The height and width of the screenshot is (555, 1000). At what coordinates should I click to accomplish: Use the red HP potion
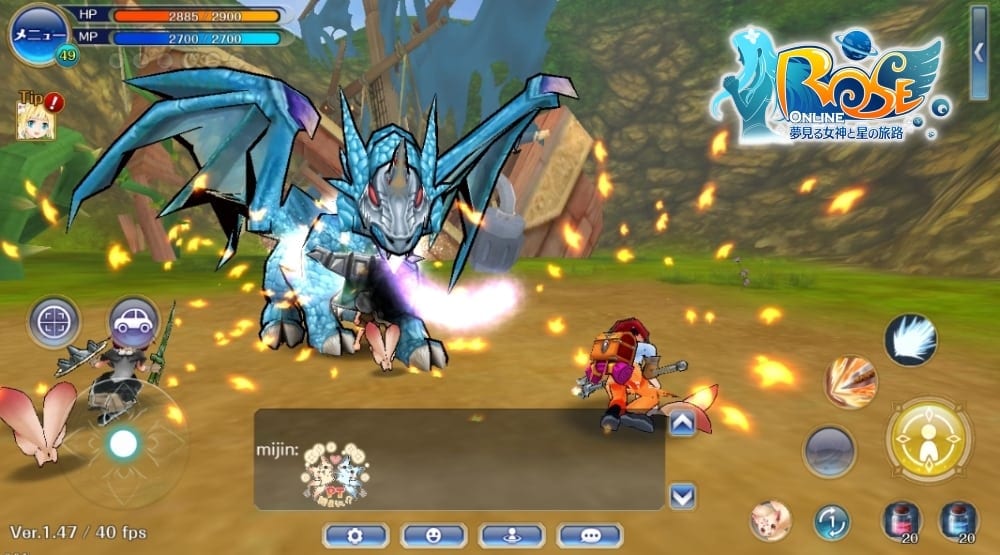[x=900, y=521]
